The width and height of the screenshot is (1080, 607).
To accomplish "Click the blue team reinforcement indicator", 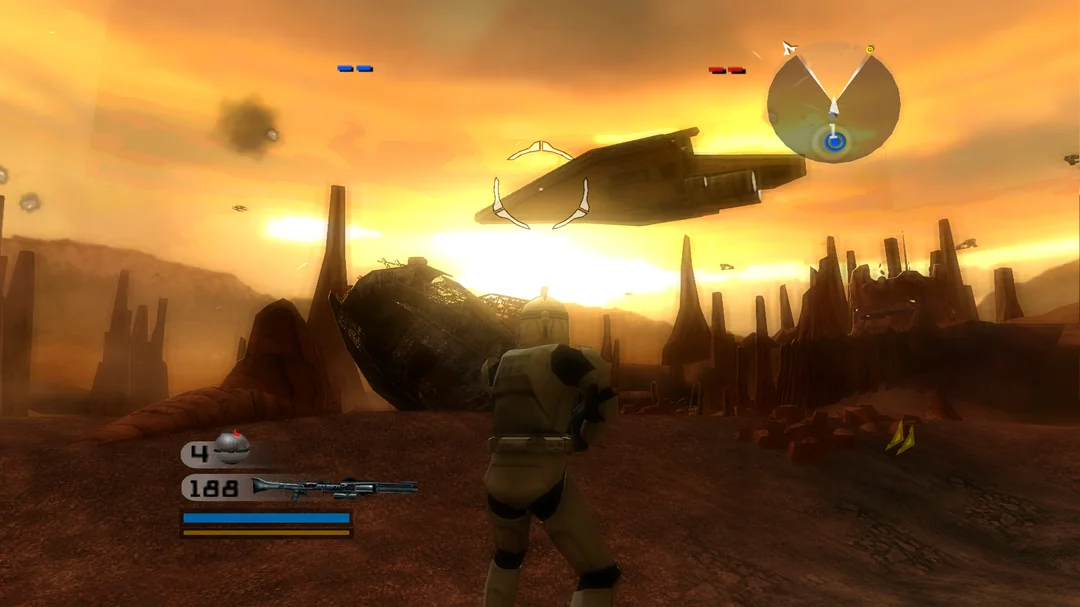I will coord(355,69).
